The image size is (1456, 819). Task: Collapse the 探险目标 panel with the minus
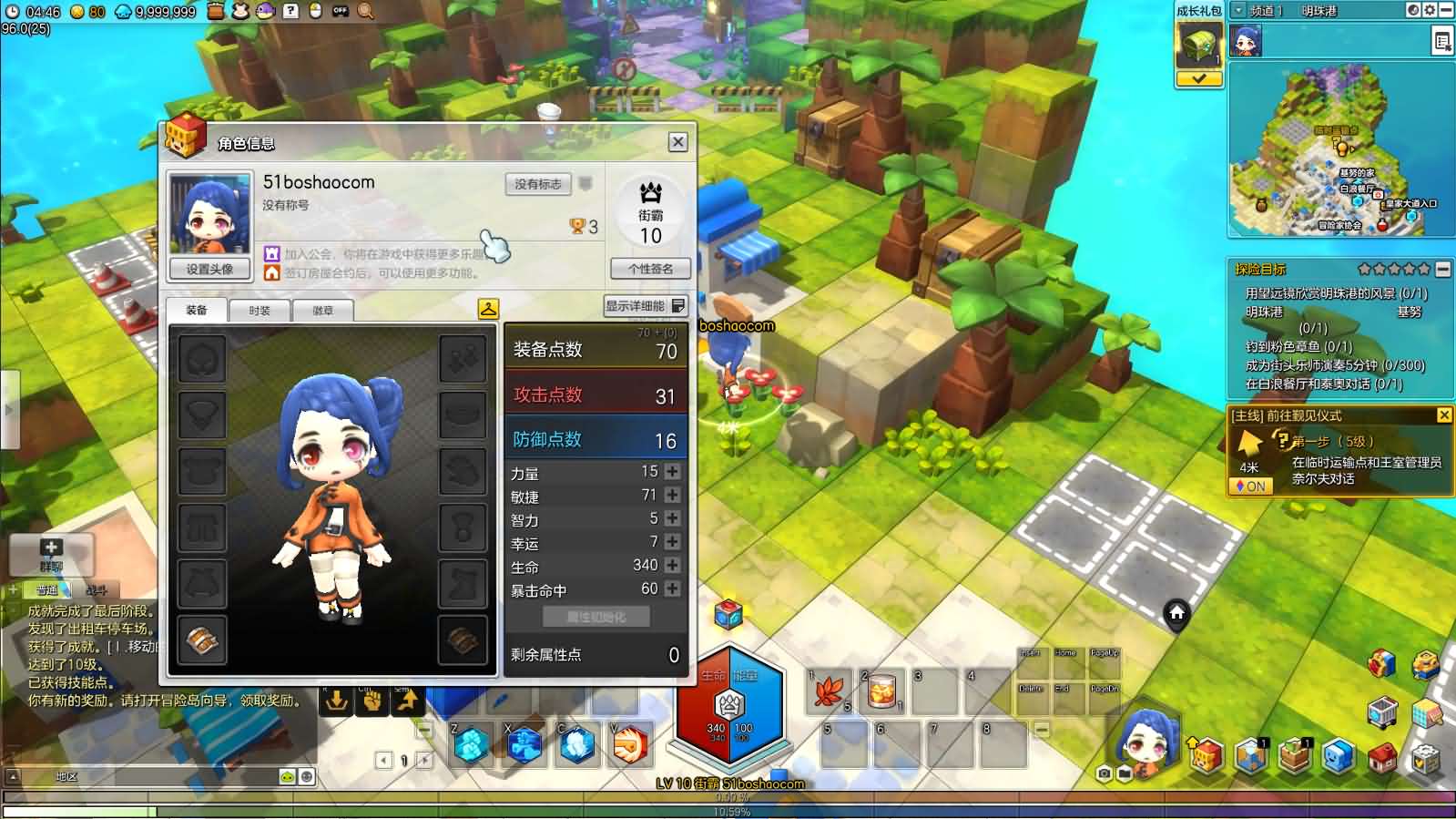coord(1443,269)
